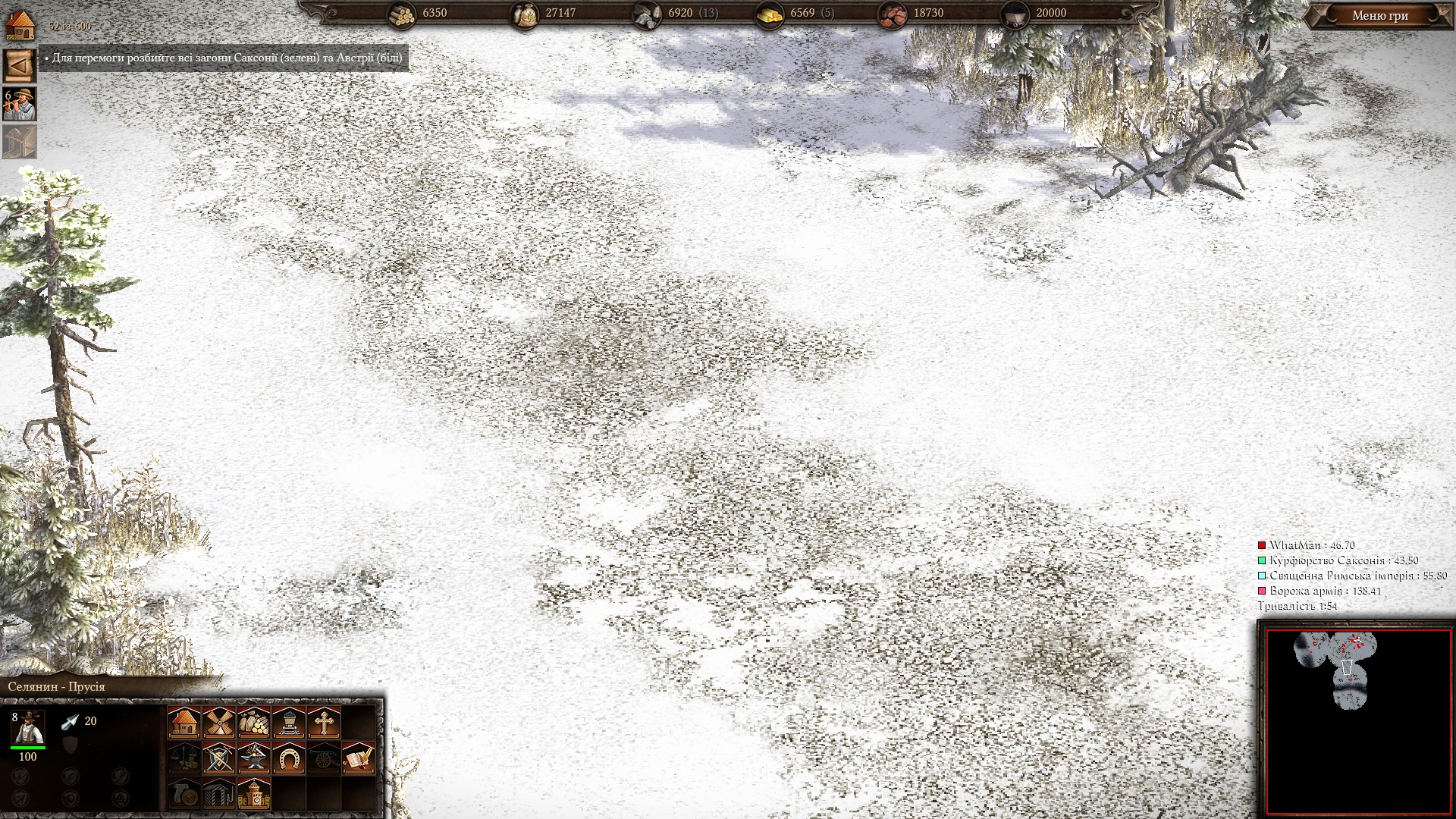
Task: Build a church with the cross icon
Action: point(323,723)
